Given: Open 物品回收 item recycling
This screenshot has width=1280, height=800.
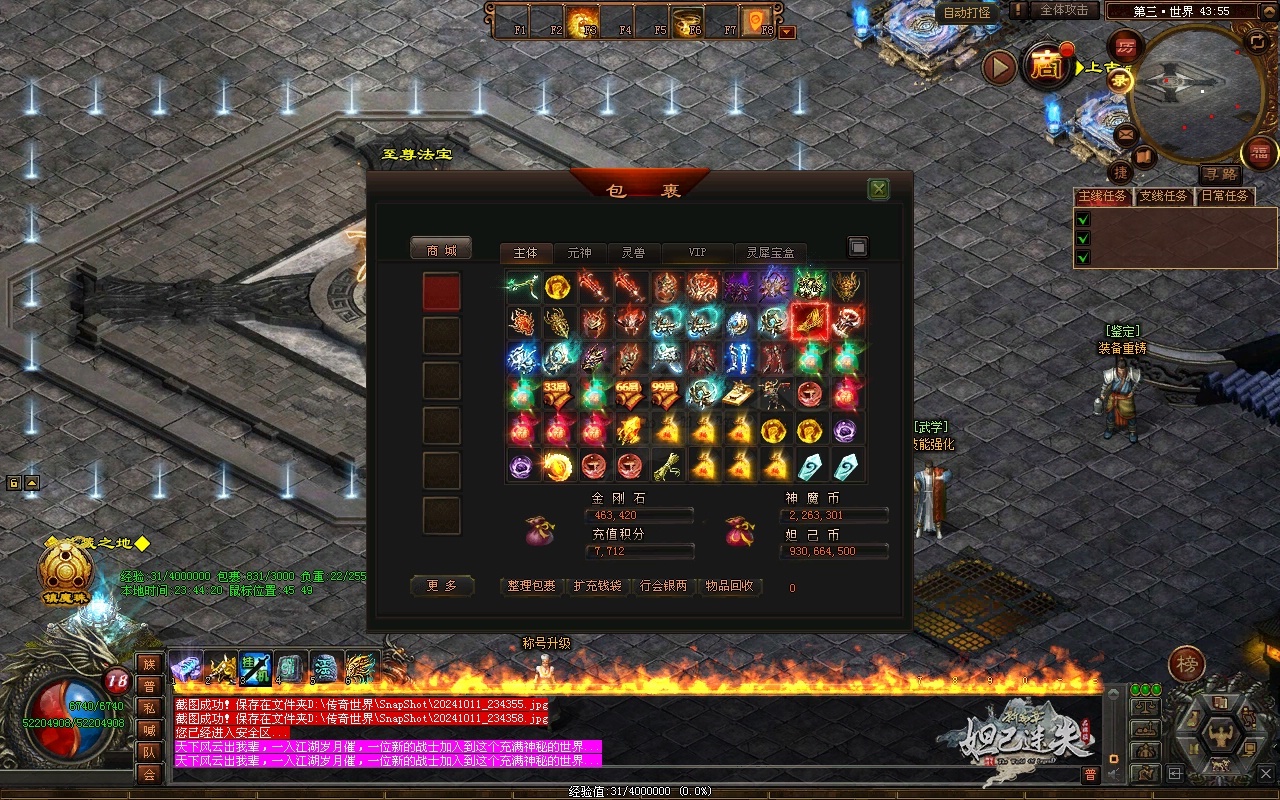Looking at the screenshot, I should point(729,586).
